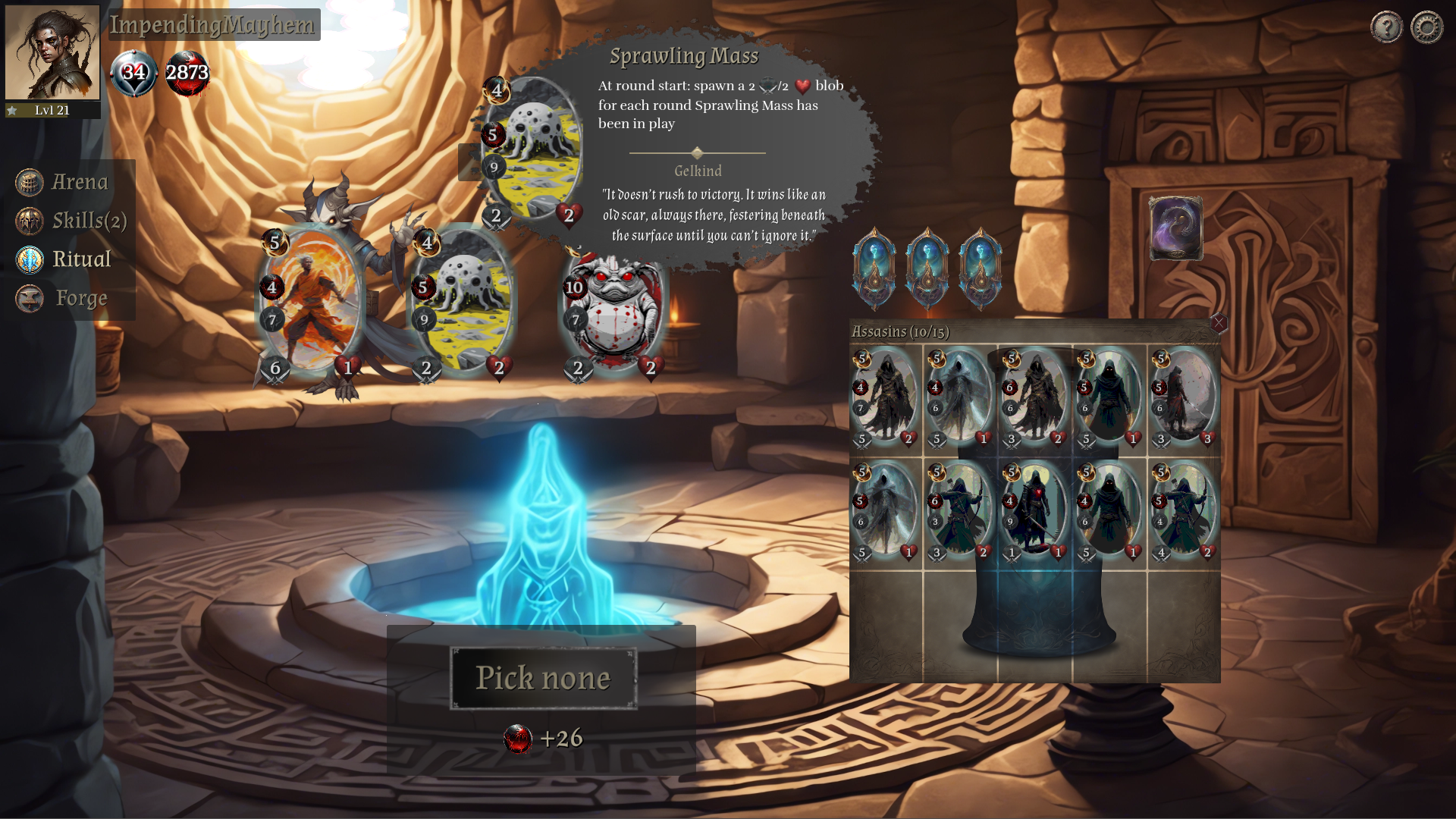Click the ImpendingMayhem player portrait
1456x819 pixels.
click(x=52, y=53)
